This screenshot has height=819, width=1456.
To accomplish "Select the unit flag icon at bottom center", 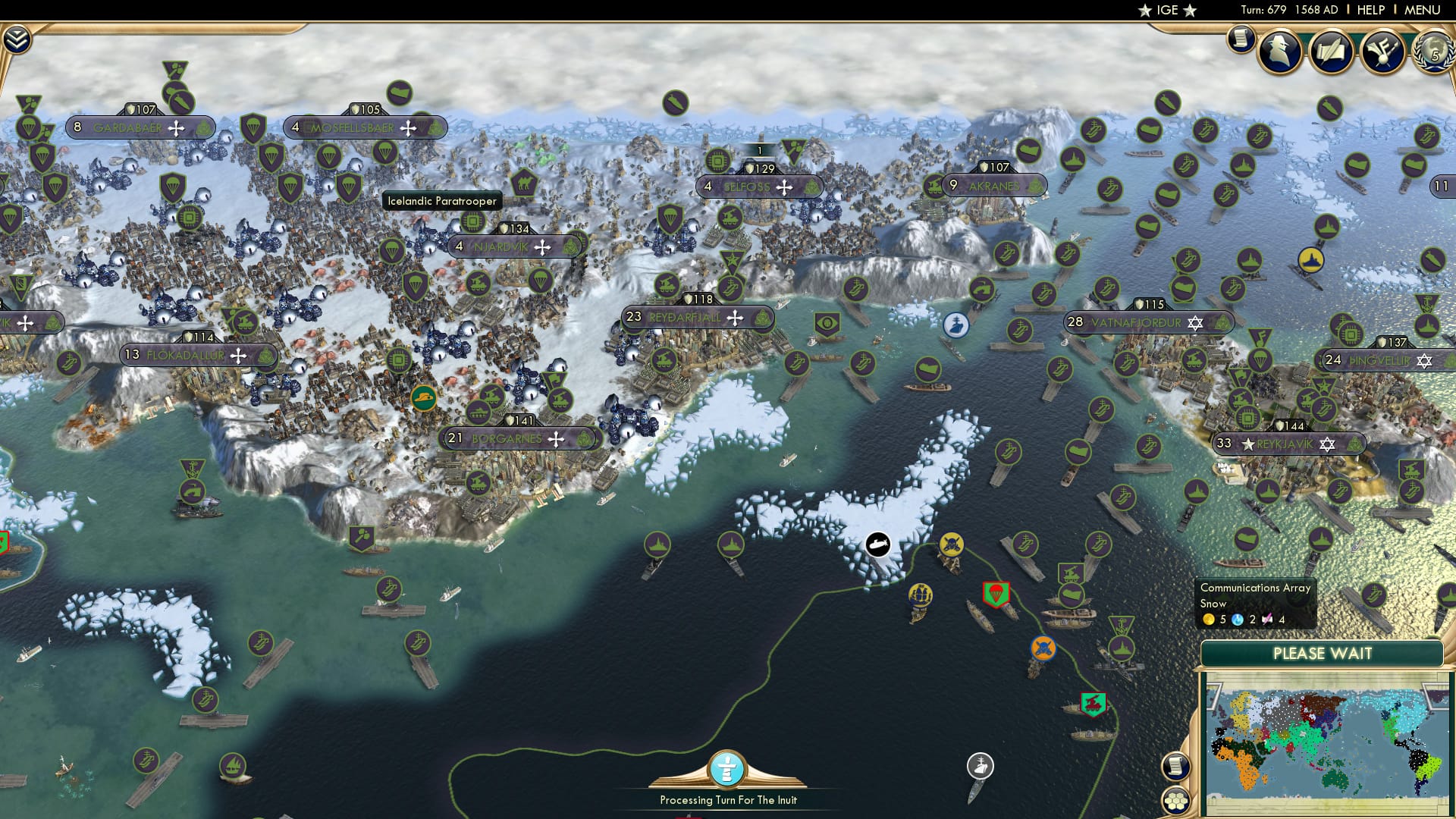I will [x=728, y=770].
